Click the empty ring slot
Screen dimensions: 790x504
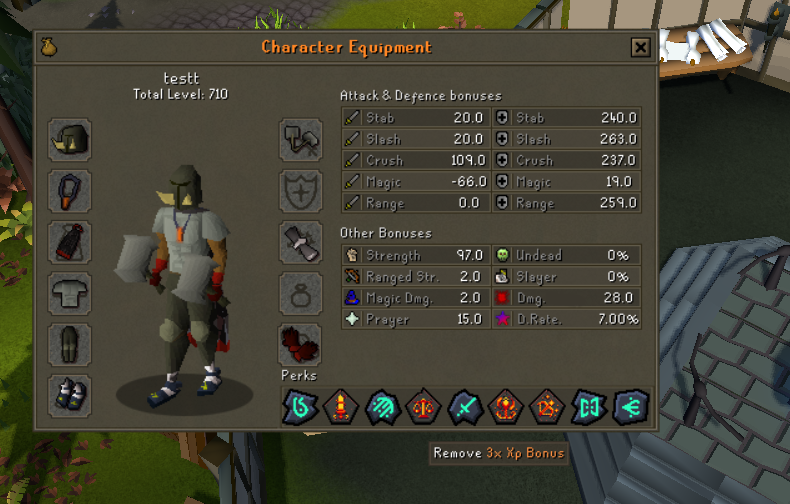click(300, 293)
